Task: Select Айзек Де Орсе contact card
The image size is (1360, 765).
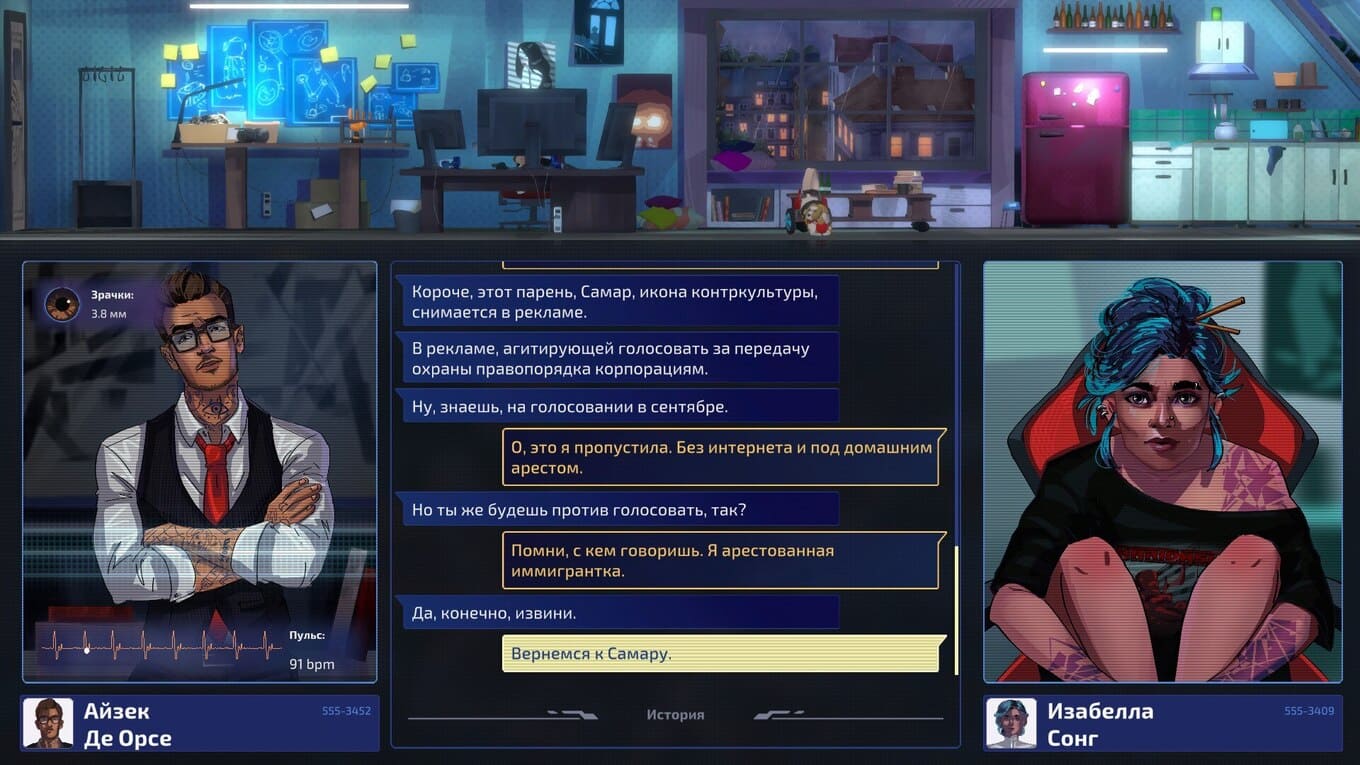Action: point(200,724)
